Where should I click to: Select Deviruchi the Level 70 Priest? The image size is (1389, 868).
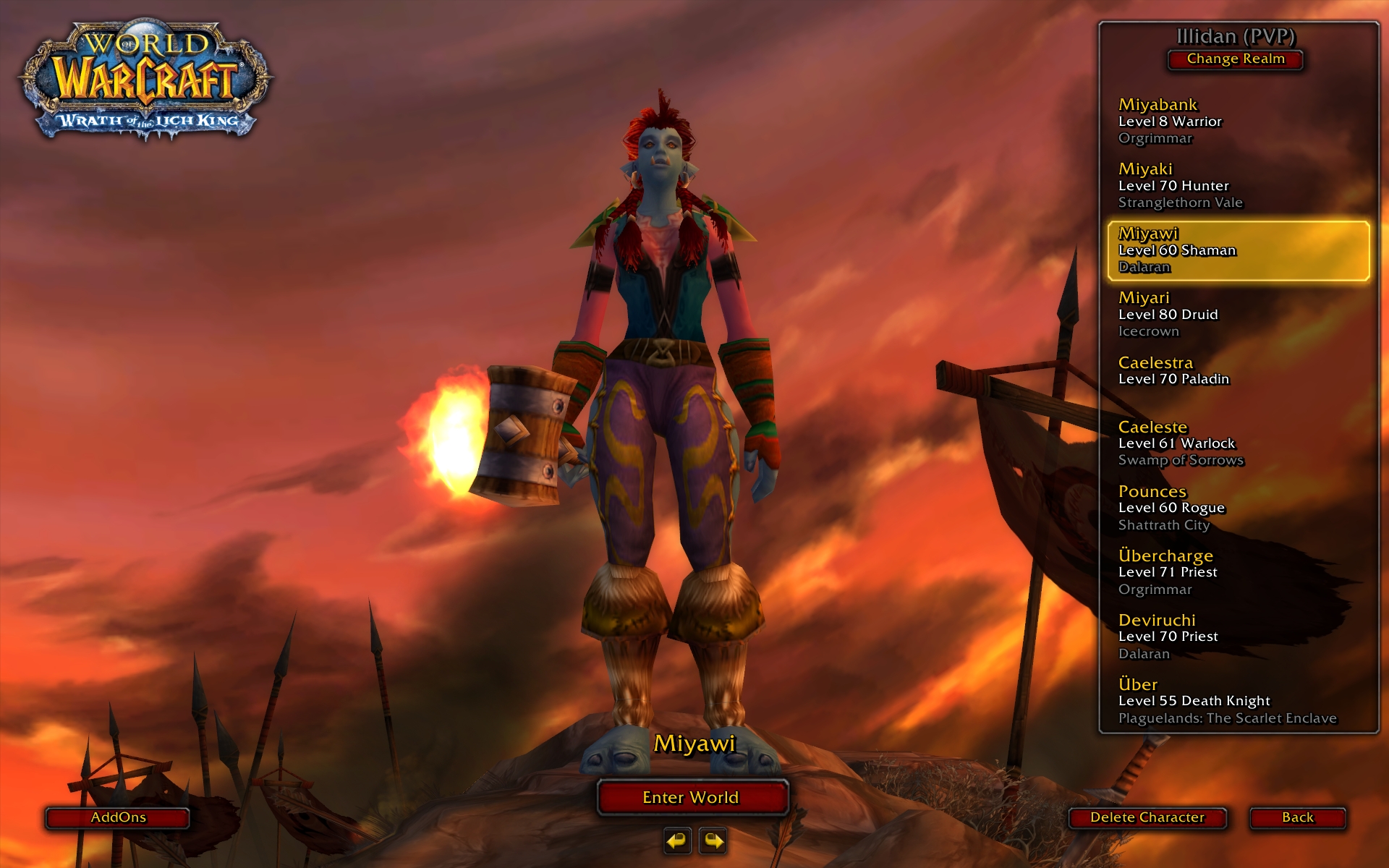1237,637
